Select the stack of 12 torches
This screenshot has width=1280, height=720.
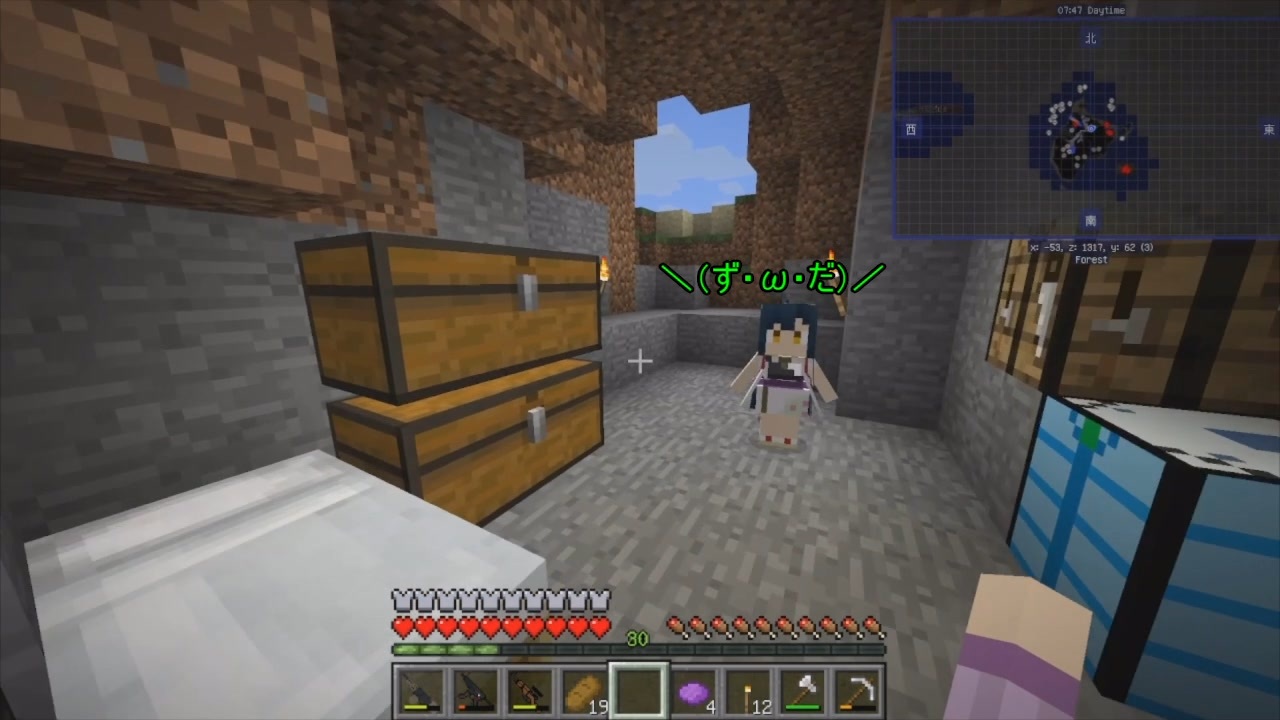pos(750,688)
